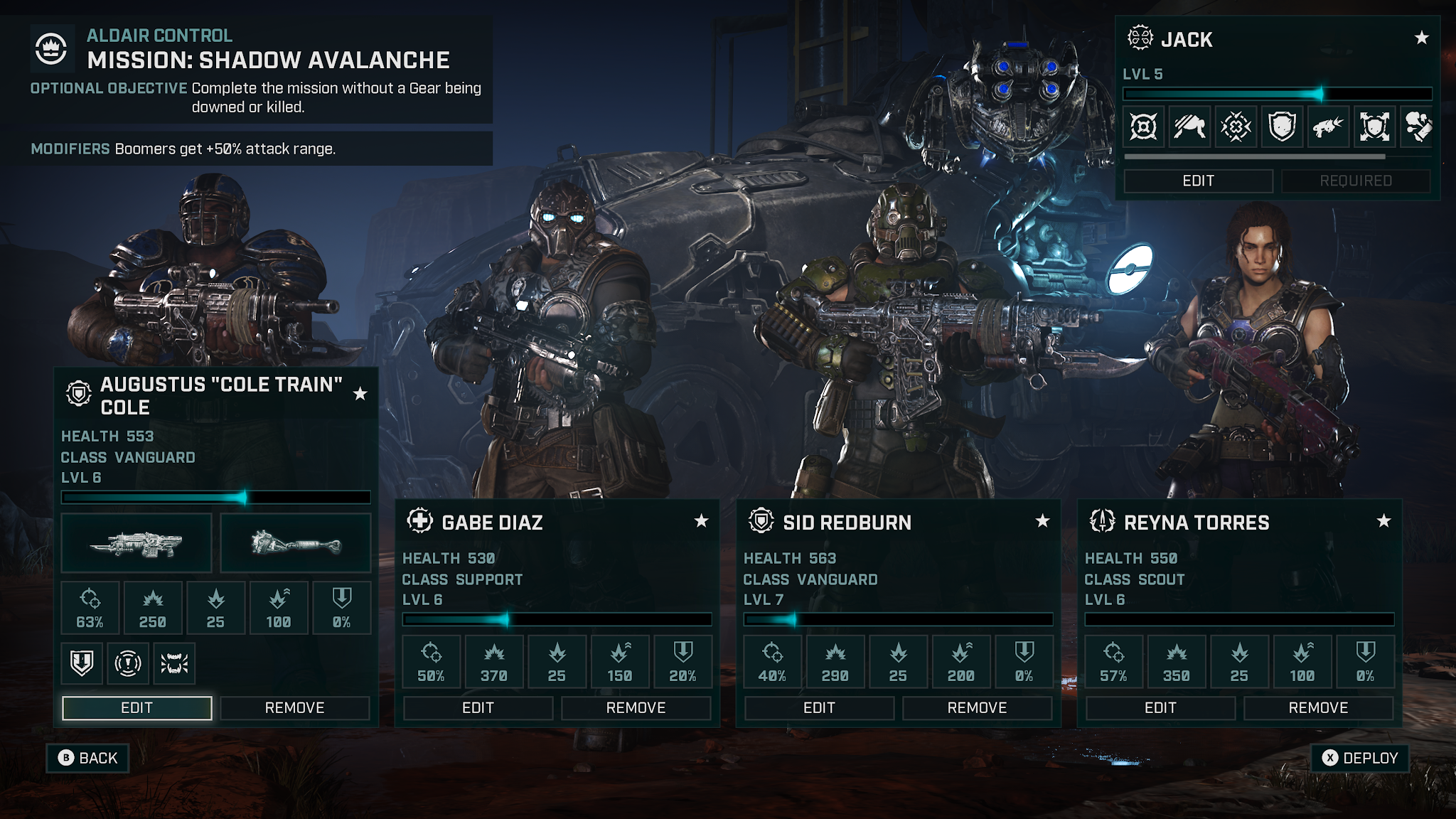Screen dimensions: 1456x819
Task: Select Cole's secondary weapon slot
Action: point(296,543)
